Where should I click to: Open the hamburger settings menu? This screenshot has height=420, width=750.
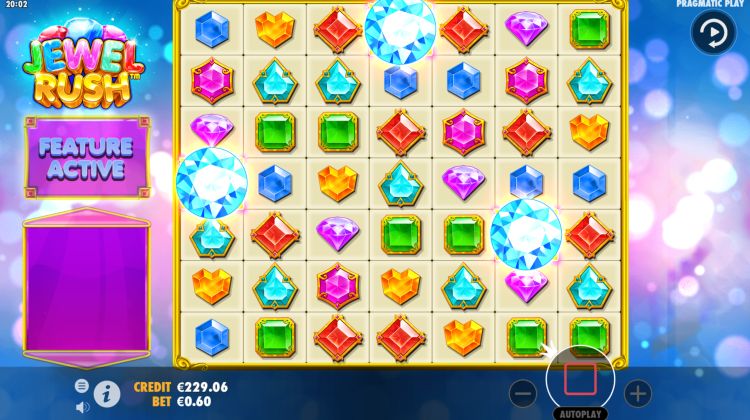point(82,385)
